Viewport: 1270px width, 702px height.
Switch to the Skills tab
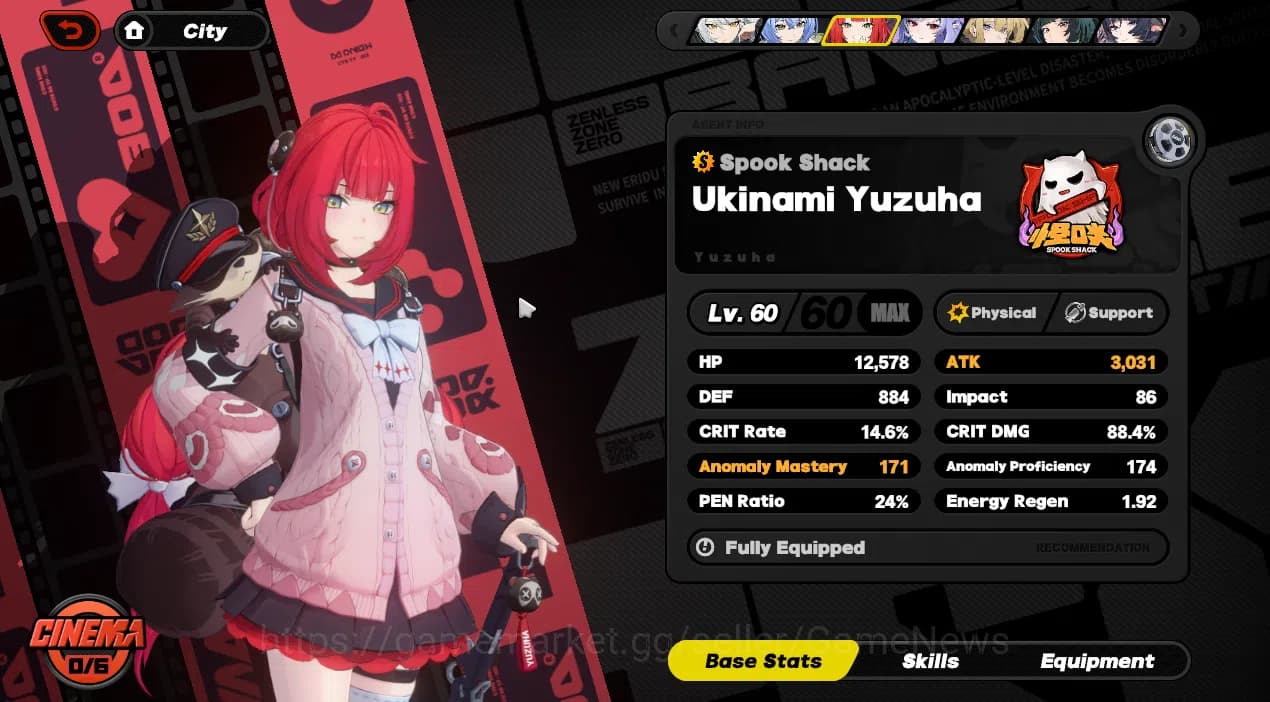click(x=930, y=661)
